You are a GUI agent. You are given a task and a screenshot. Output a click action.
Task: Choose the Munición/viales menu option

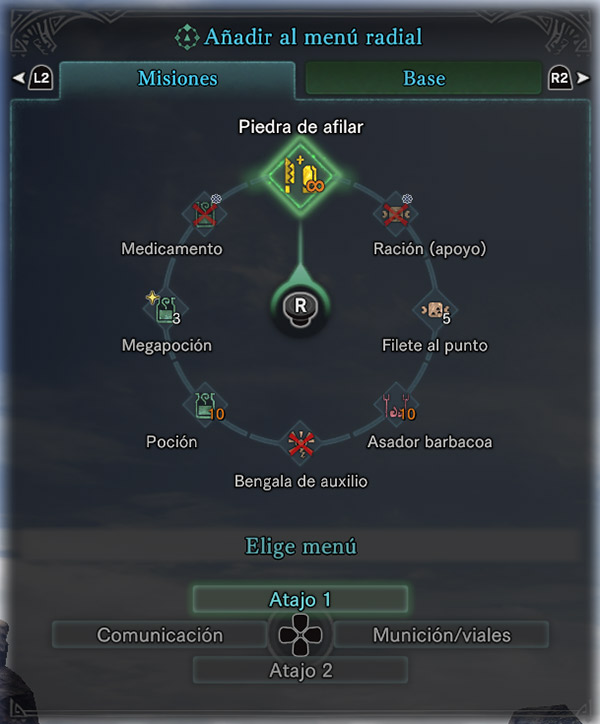click(441, 635)
